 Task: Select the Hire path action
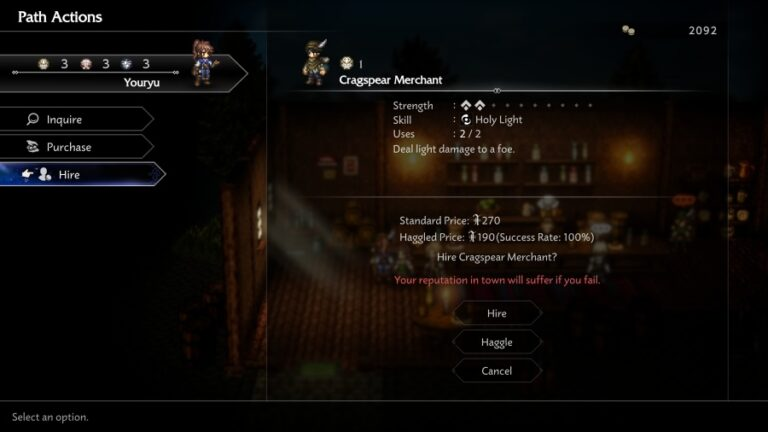point(80,174)
